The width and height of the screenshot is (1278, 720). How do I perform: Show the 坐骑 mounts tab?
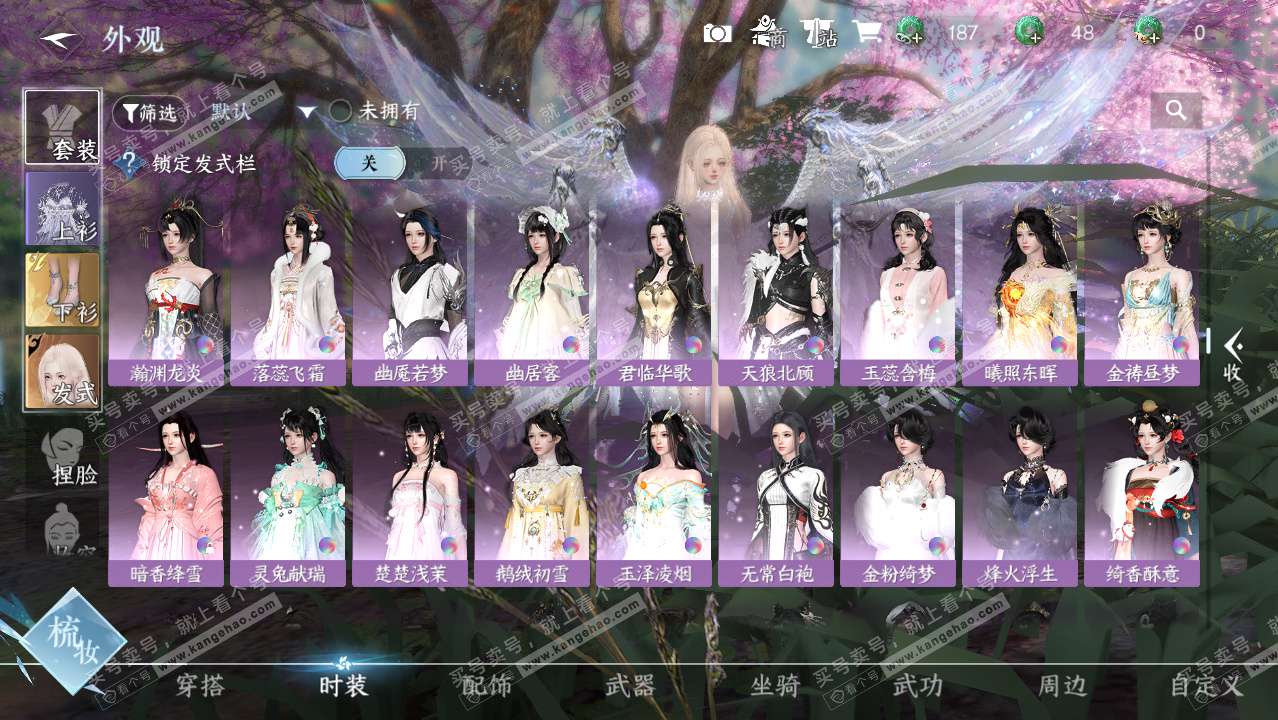775,686
